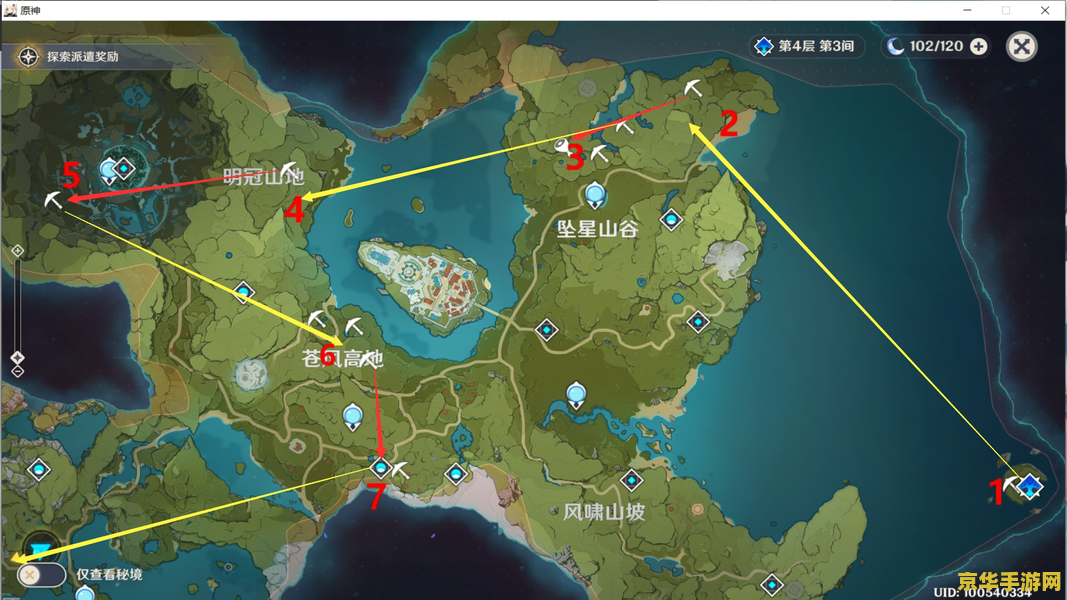Select the Spiral Abyss marker beside number 1

1029,486
